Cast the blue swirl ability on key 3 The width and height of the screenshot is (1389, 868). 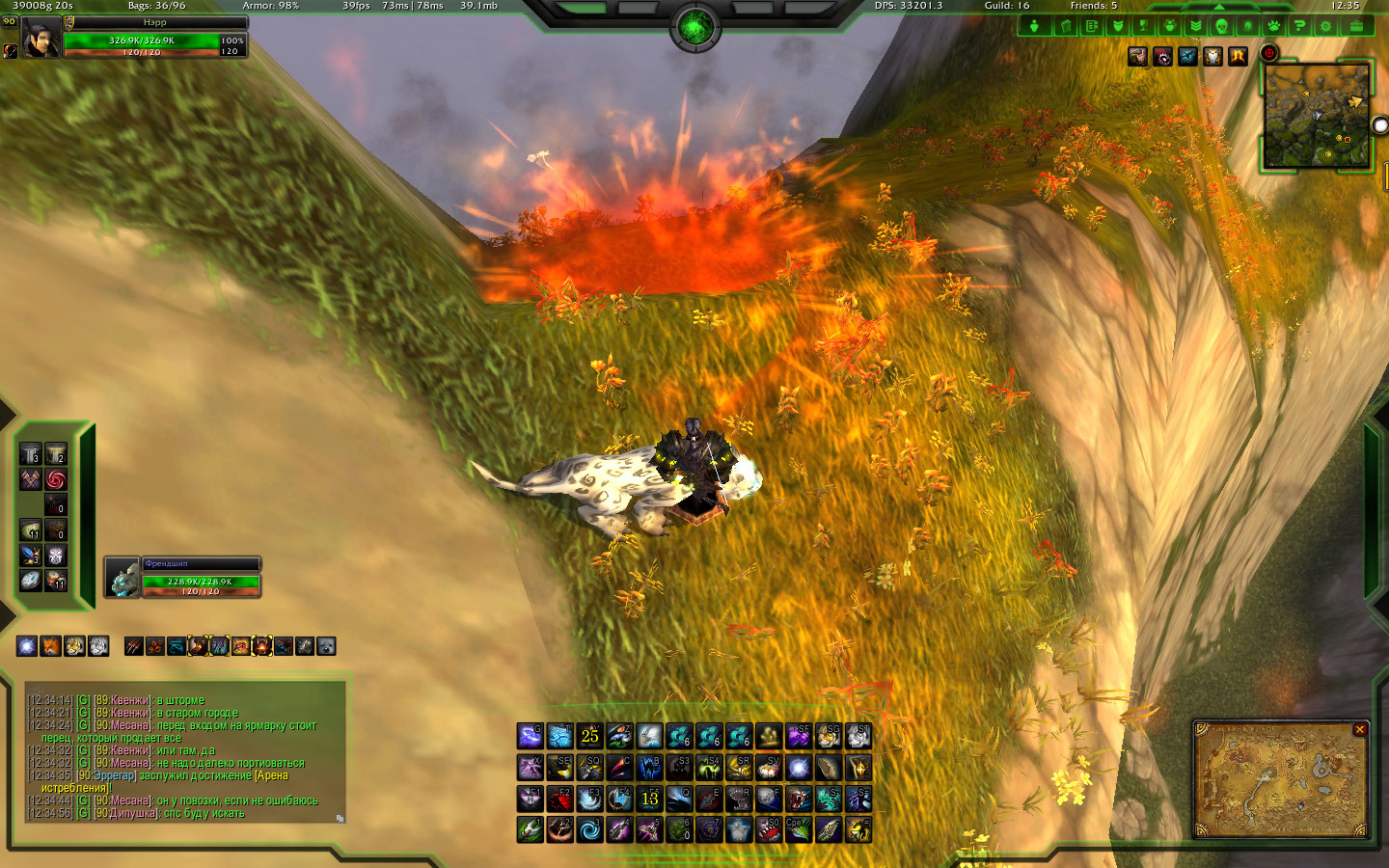point(589,829)
